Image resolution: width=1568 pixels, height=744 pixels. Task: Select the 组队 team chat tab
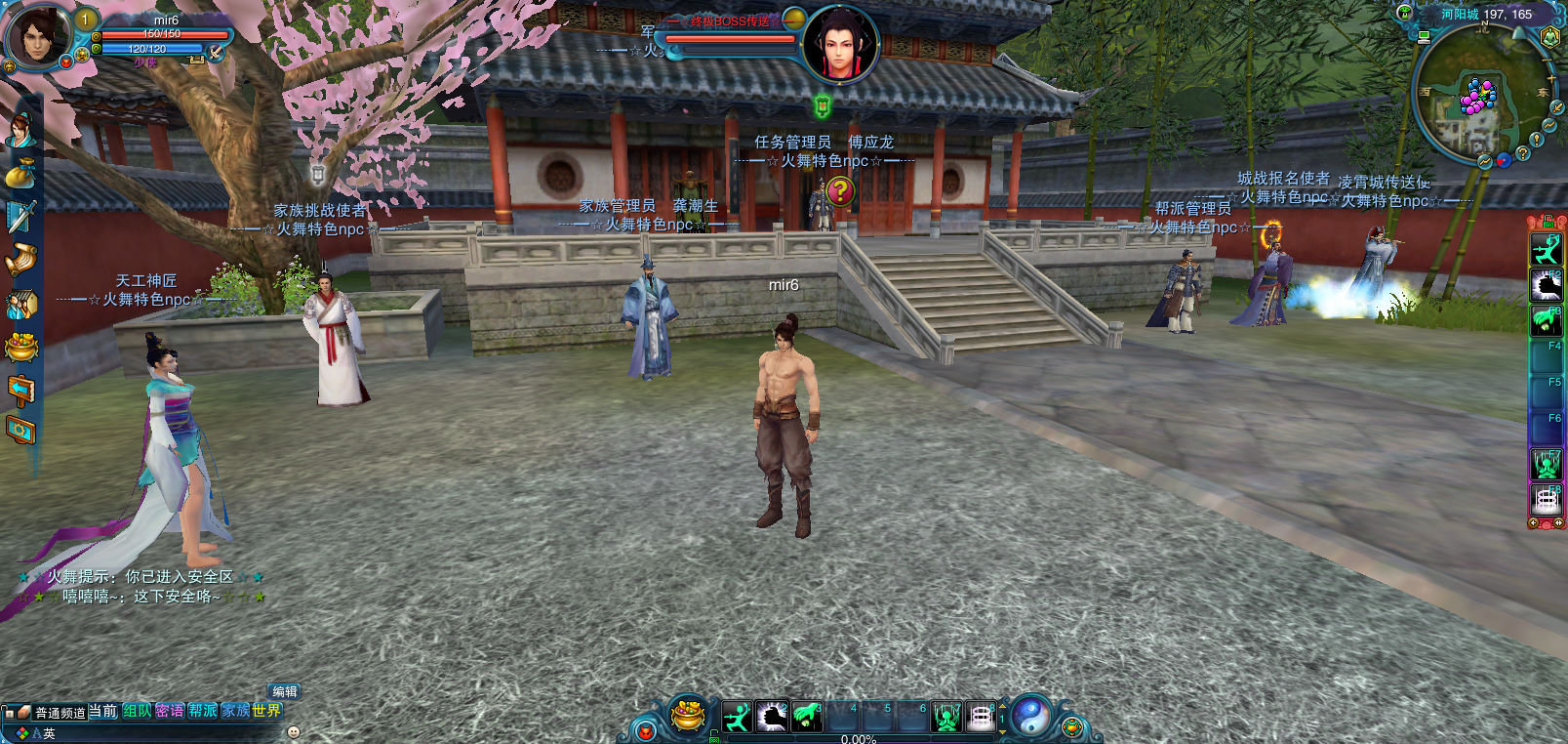[x=137, y=712]
